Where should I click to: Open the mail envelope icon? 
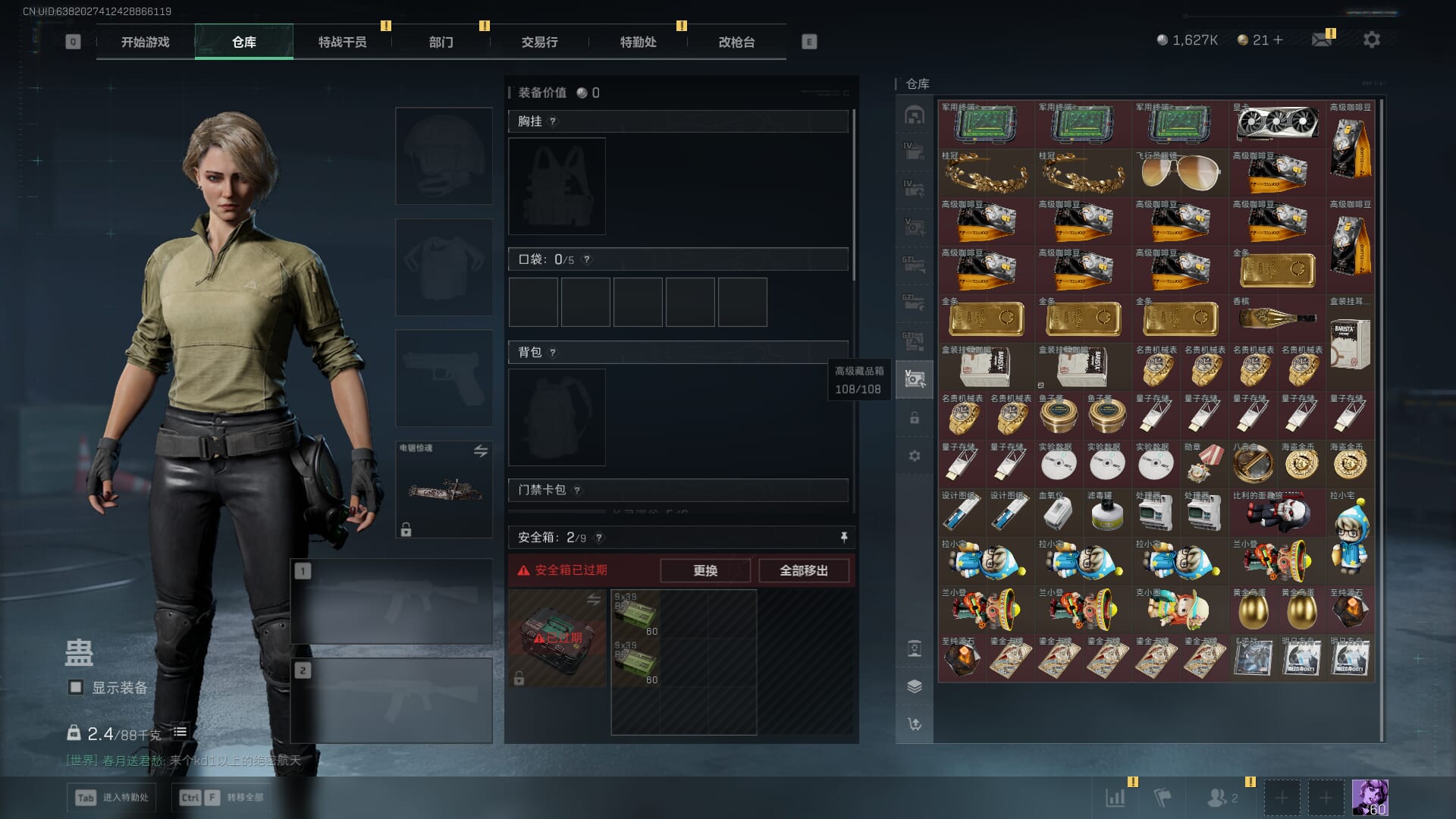pyautogui.click(x=1322, y=40)
